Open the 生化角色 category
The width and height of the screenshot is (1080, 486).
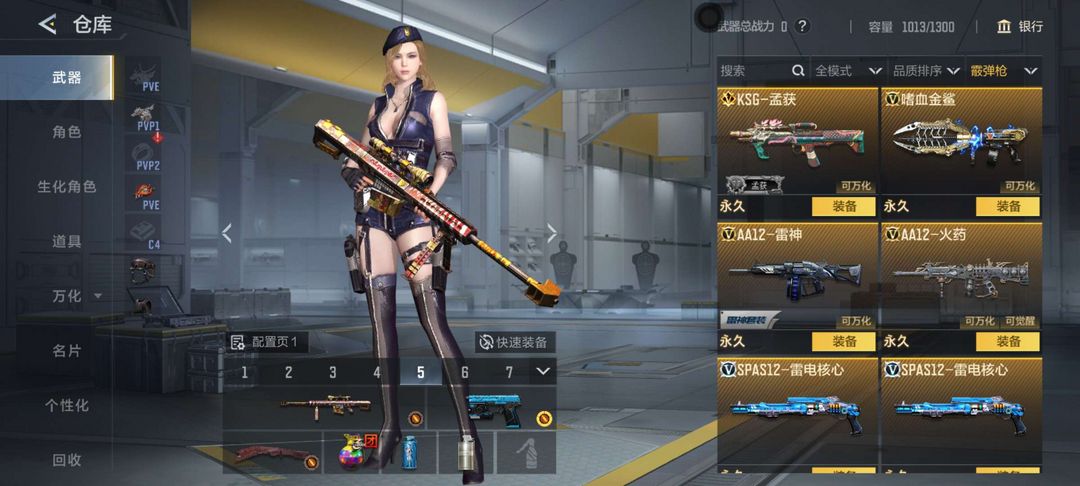pyautogui.click(x=66, y=186)
